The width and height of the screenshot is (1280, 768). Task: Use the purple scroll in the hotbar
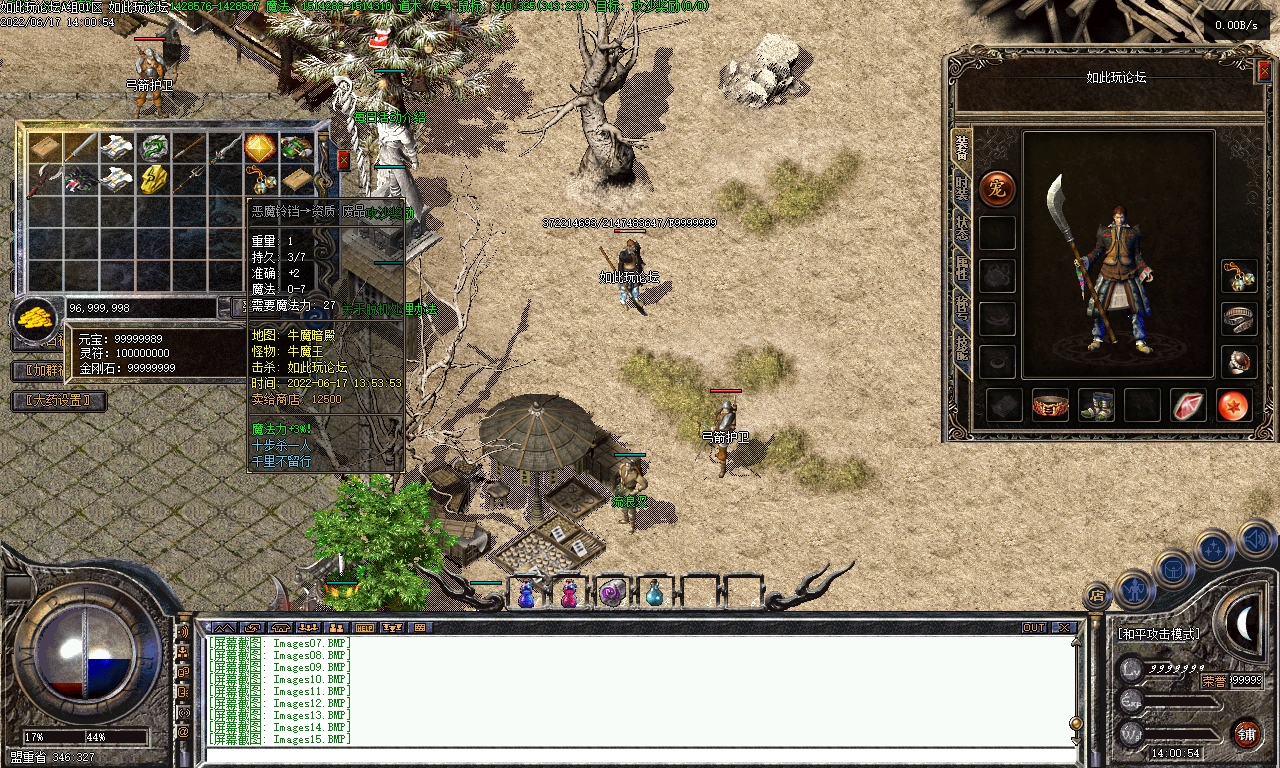(612, 593)
